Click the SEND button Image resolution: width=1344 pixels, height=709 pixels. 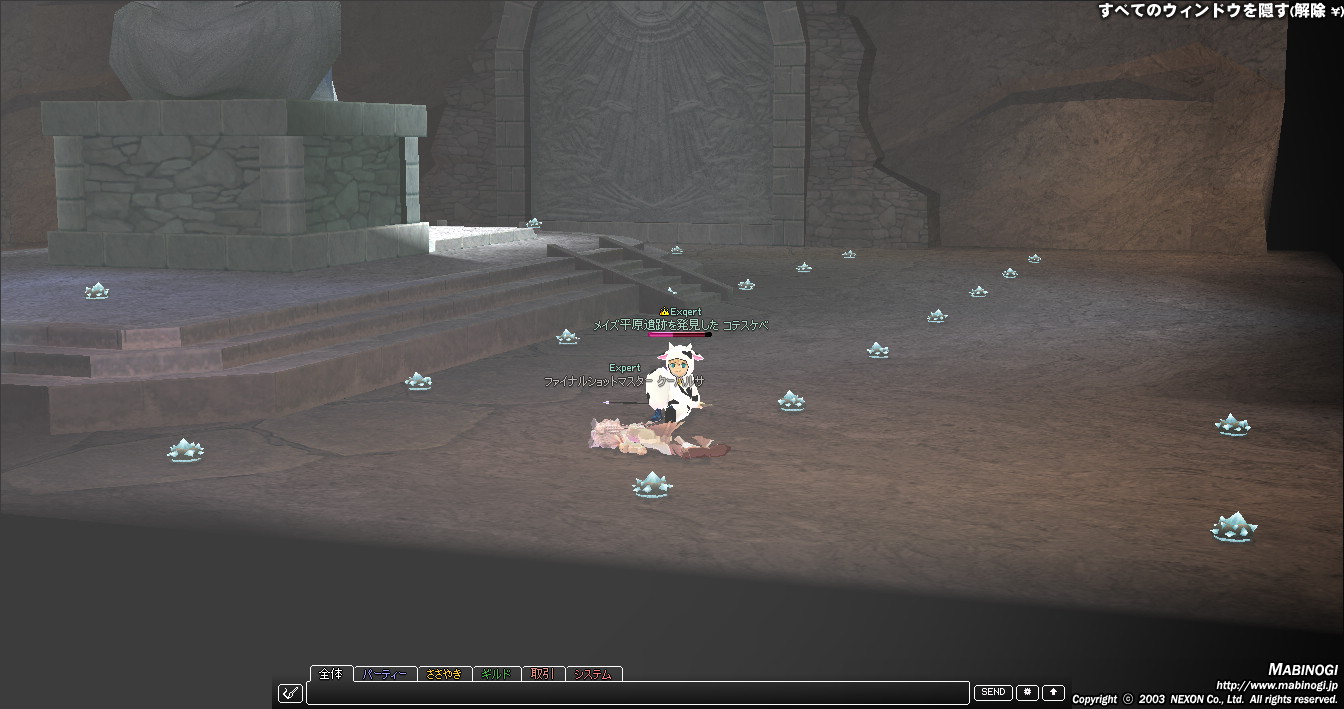[x=993, y=692]
